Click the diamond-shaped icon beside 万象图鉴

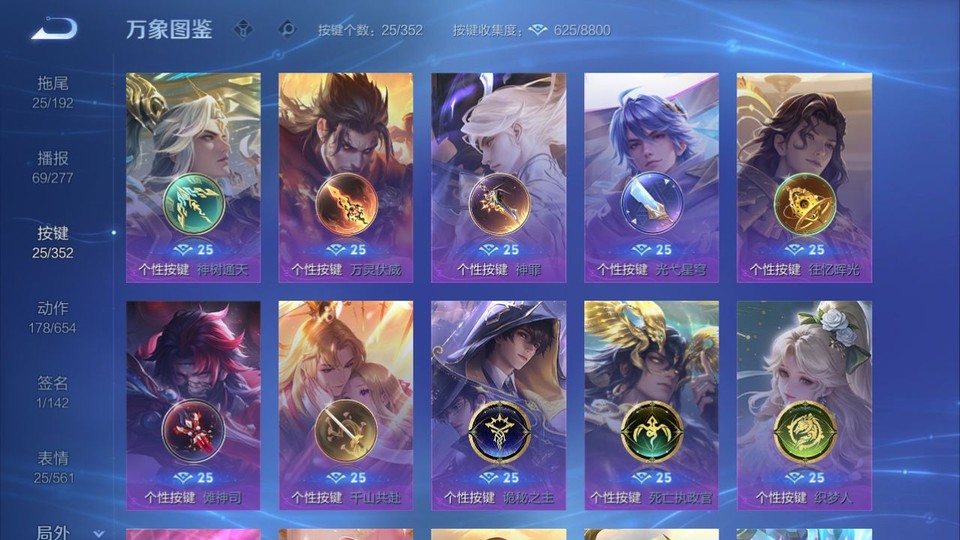pos(245,29)
